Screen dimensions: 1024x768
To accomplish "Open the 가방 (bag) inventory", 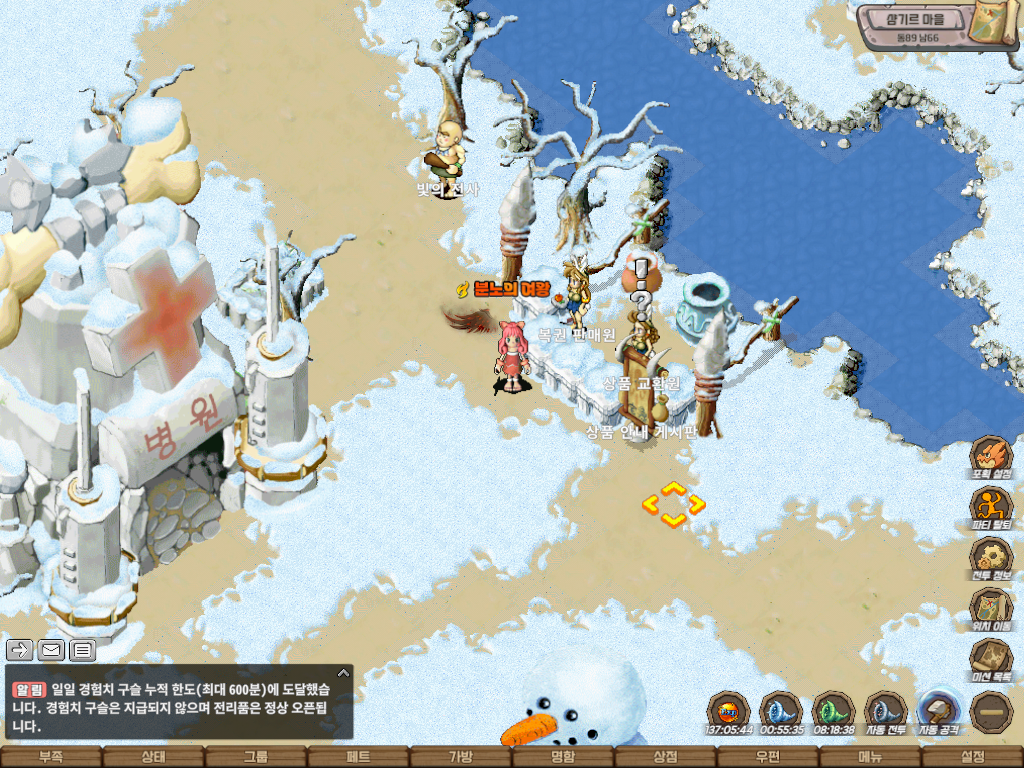I will (x=460, y=757).
